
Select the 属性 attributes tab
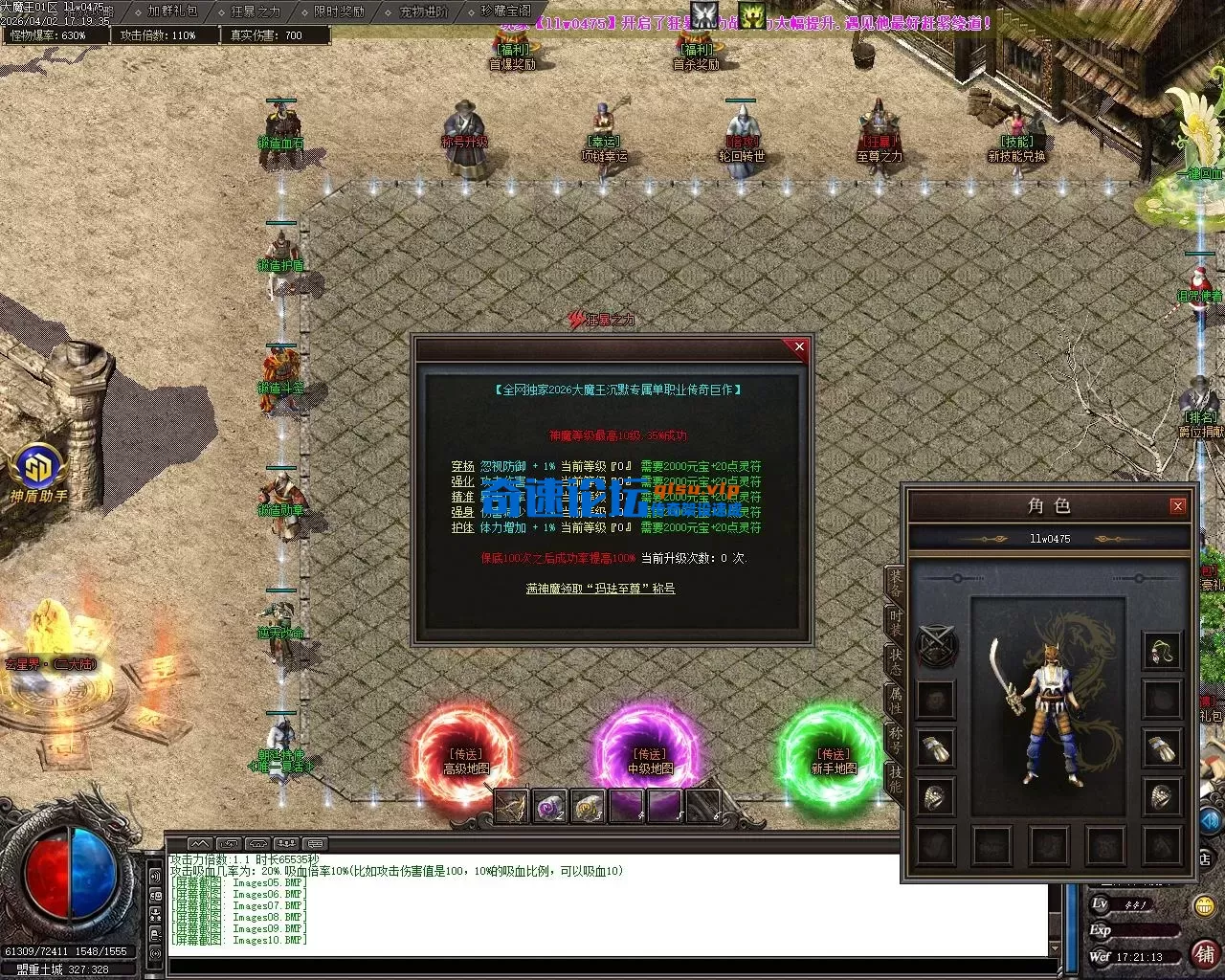click(895, 700)
